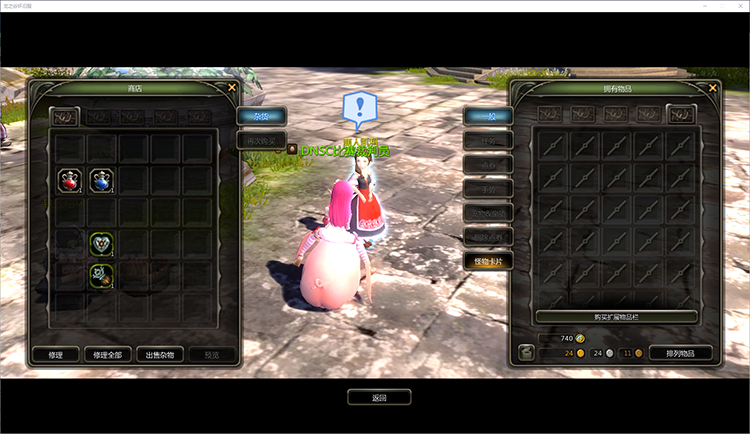
Task: Select the red potion in the shop
Action: pyautogui.click(x=69, y=181)
